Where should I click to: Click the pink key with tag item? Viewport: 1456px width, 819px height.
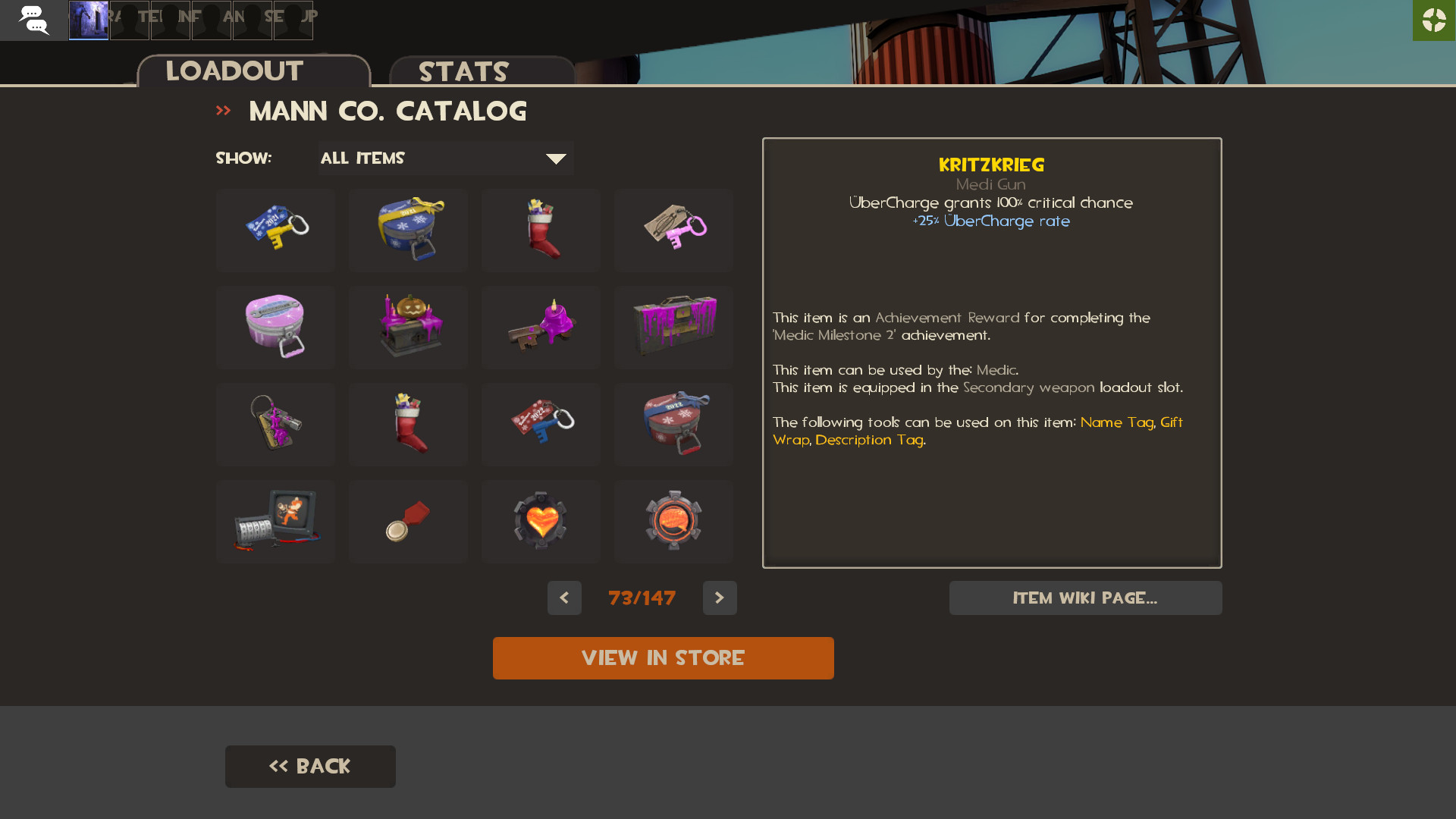673,231
